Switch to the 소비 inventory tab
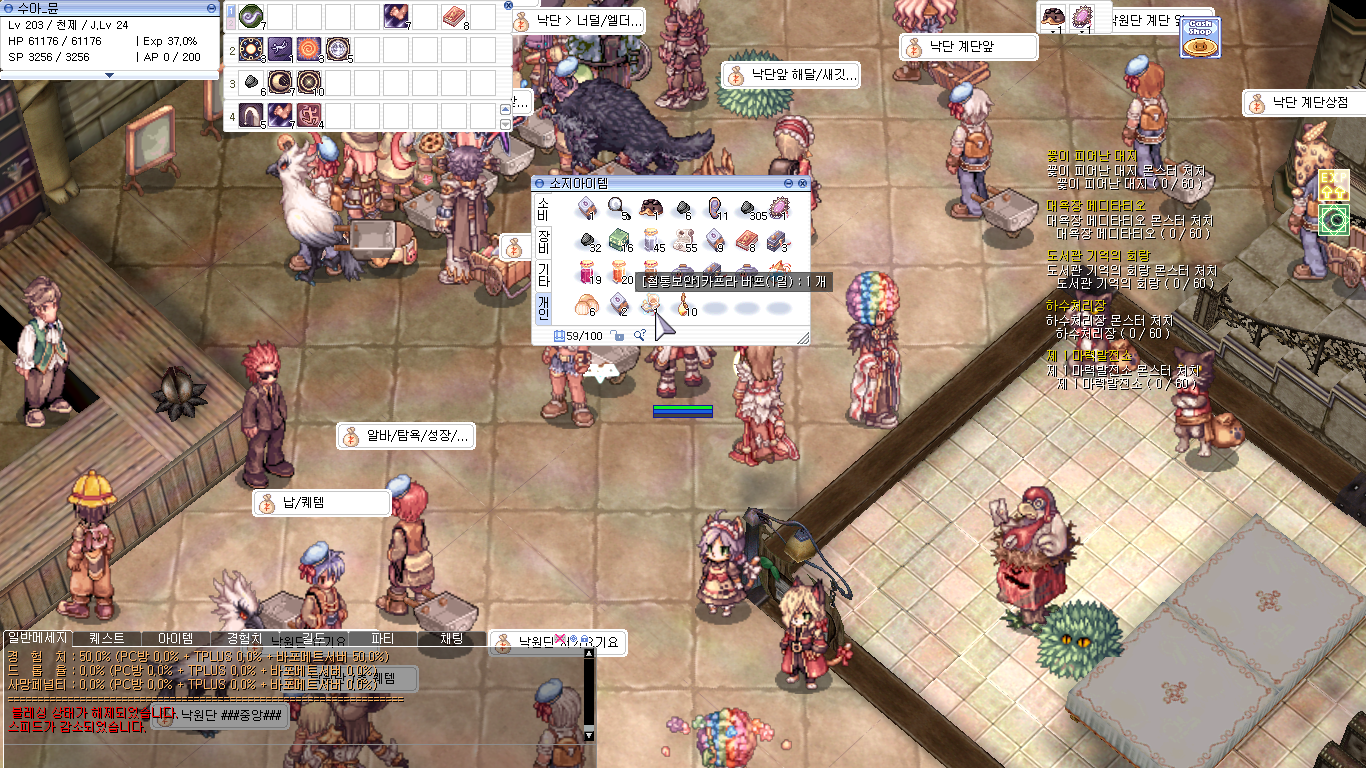The height and width of the screenshot is (769, 1366). (x=543, y=209)
